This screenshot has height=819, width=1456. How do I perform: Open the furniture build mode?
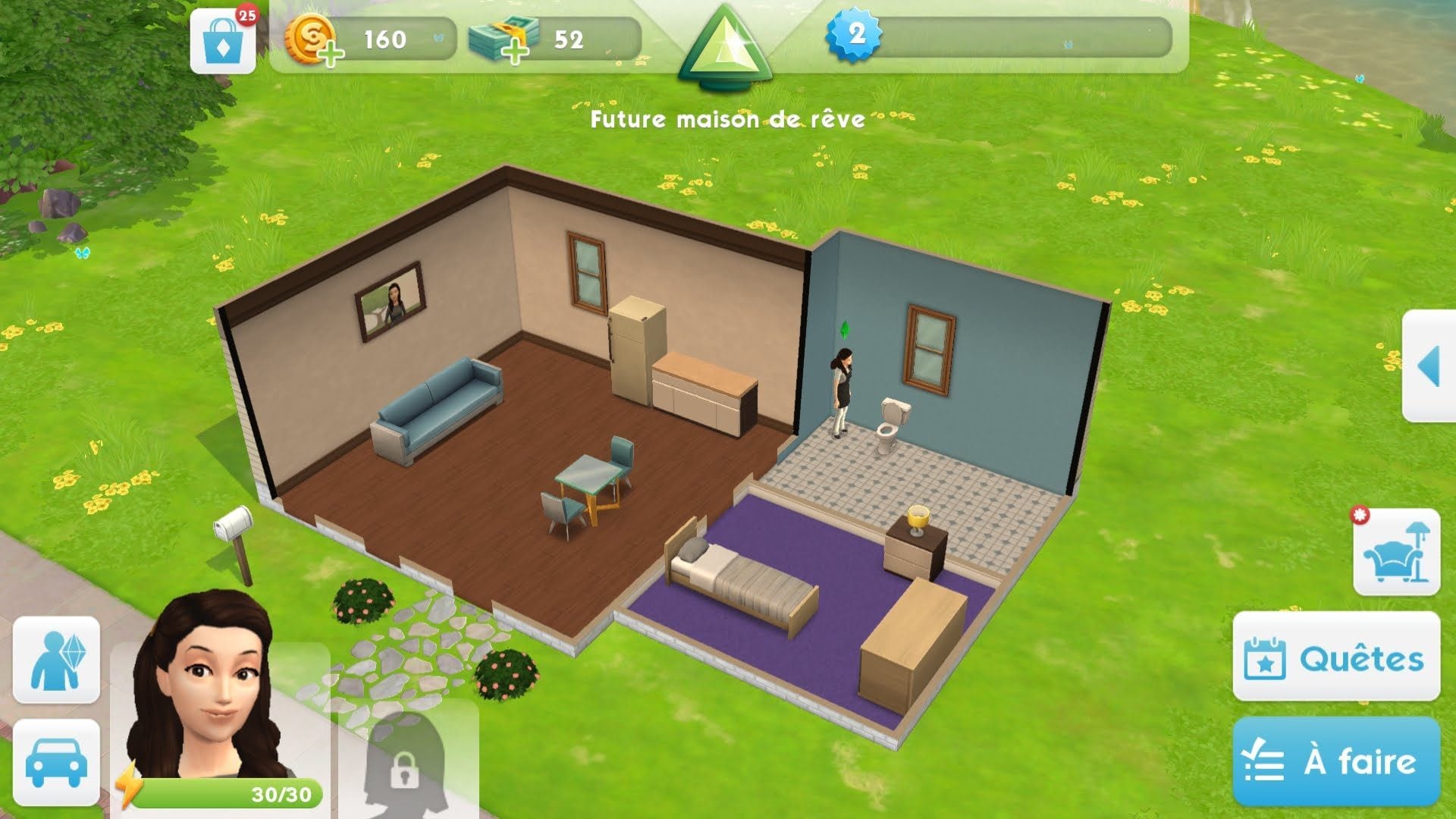tap(1396, 552)
